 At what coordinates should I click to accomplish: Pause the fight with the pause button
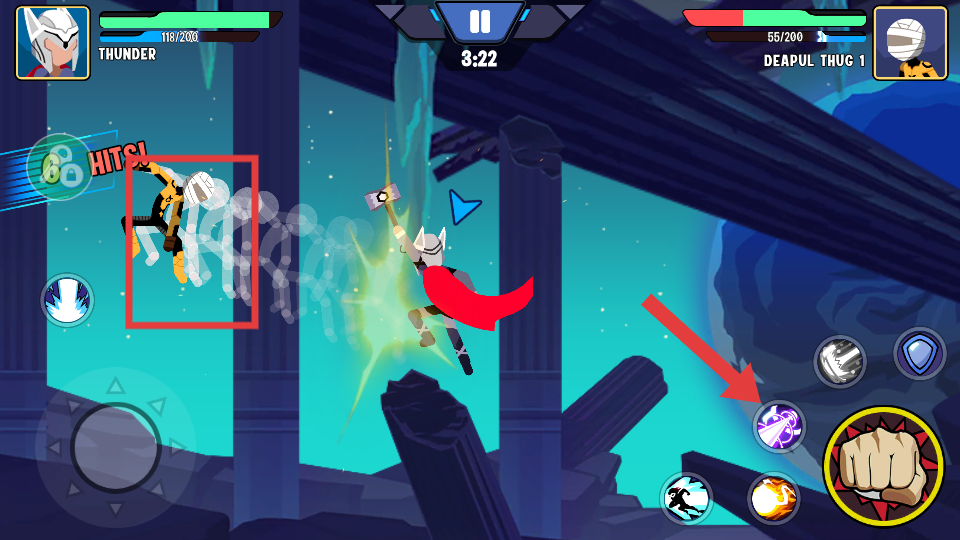point(480,21)
